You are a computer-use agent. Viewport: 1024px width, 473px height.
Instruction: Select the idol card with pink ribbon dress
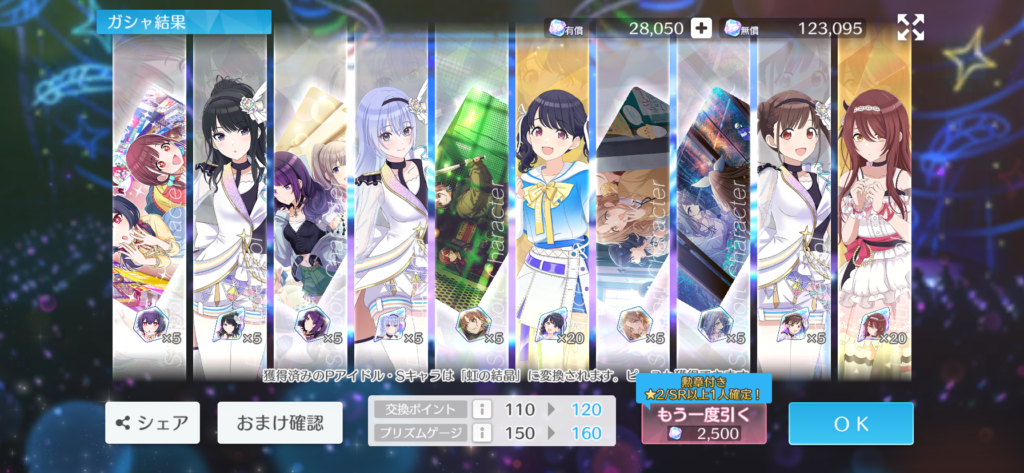[x=874, y=200]
